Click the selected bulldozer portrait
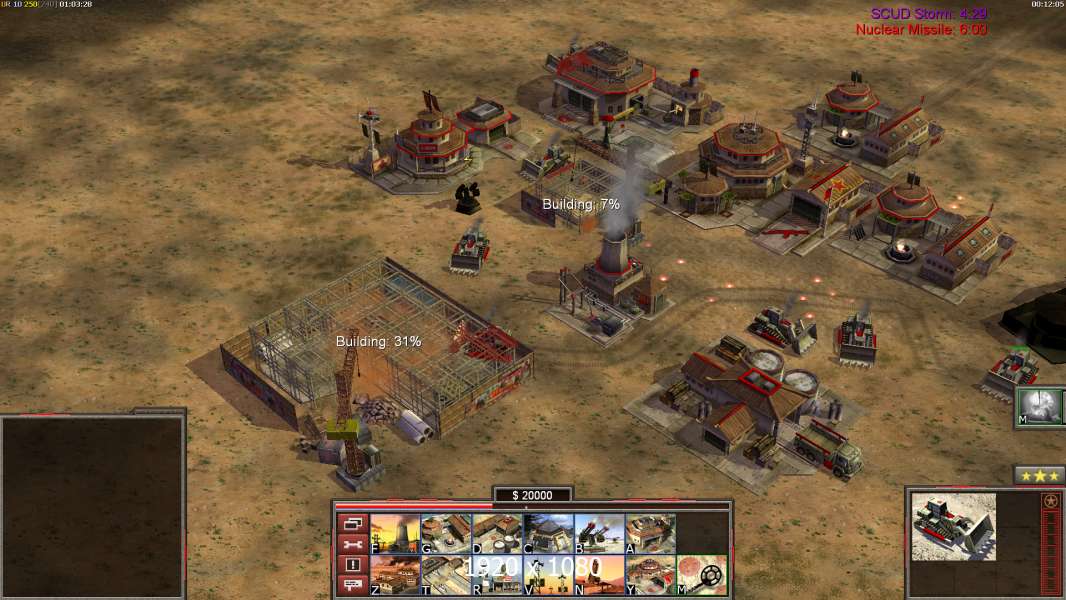 click(953, 526)
